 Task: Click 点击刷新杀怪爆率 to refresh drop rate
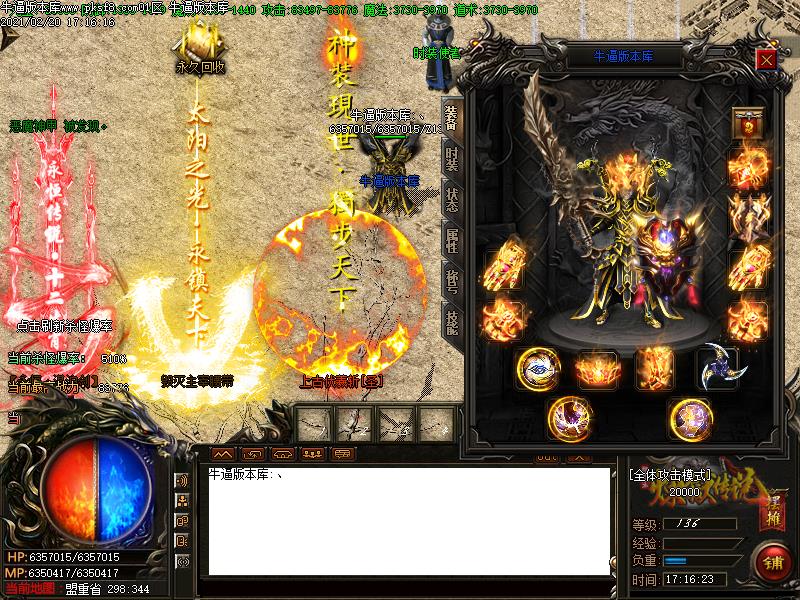(x=66, y=325)
